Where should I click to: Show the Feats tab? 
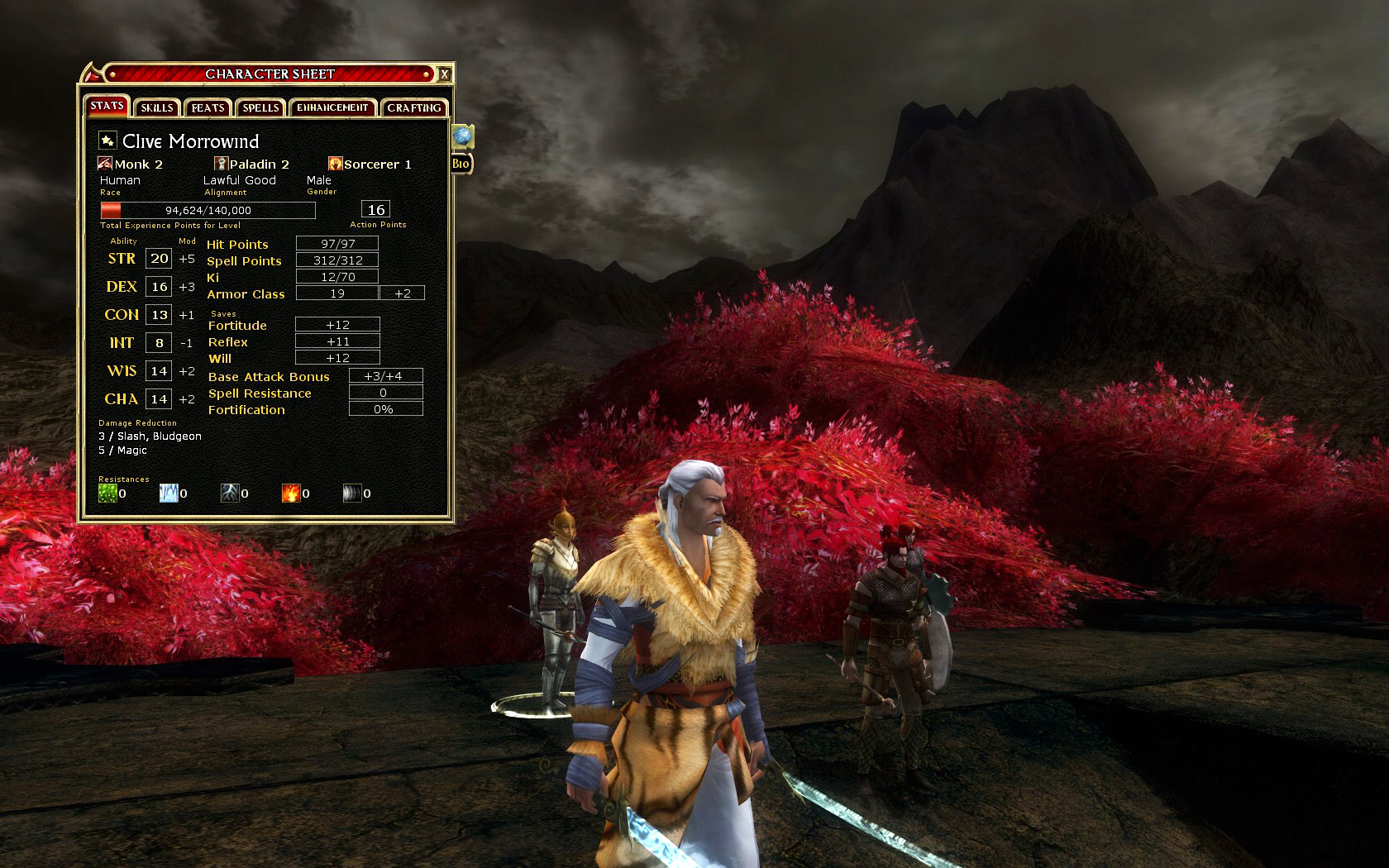click(x=208, y=107)
